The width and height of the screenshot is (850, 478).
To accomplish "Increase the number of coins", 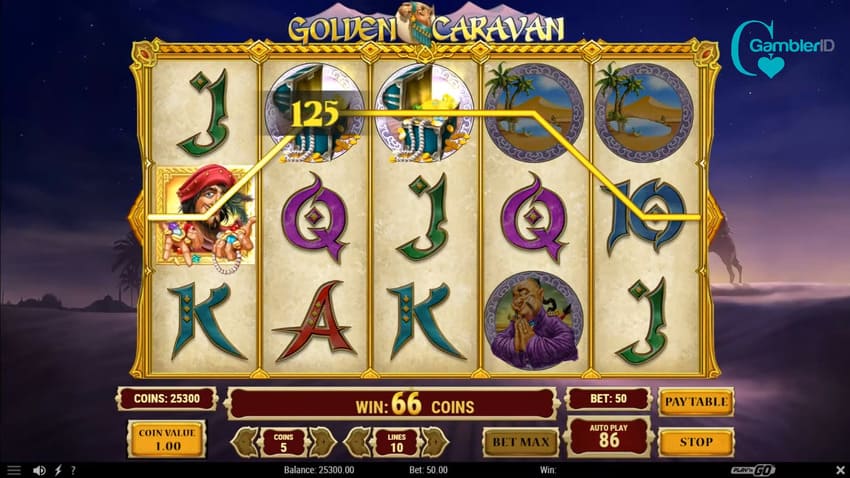I will point(323,441).
